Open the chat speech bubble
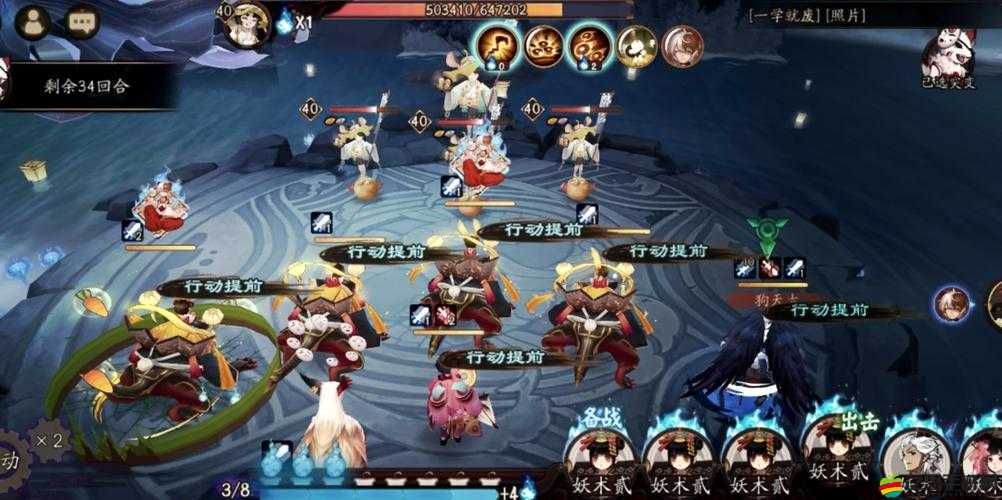This screenshot has width=1002, height=500. coord(80,21)
